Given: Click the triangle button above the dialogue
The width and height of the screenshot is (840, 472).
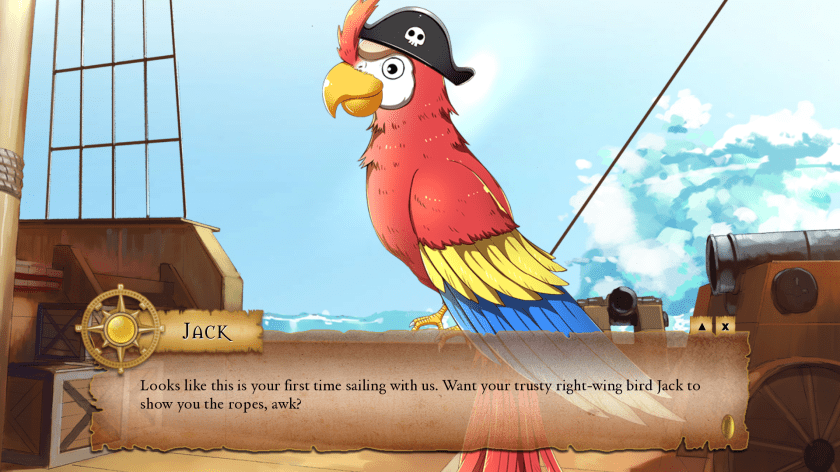Looking at the screenshot, I should point(701,325).
